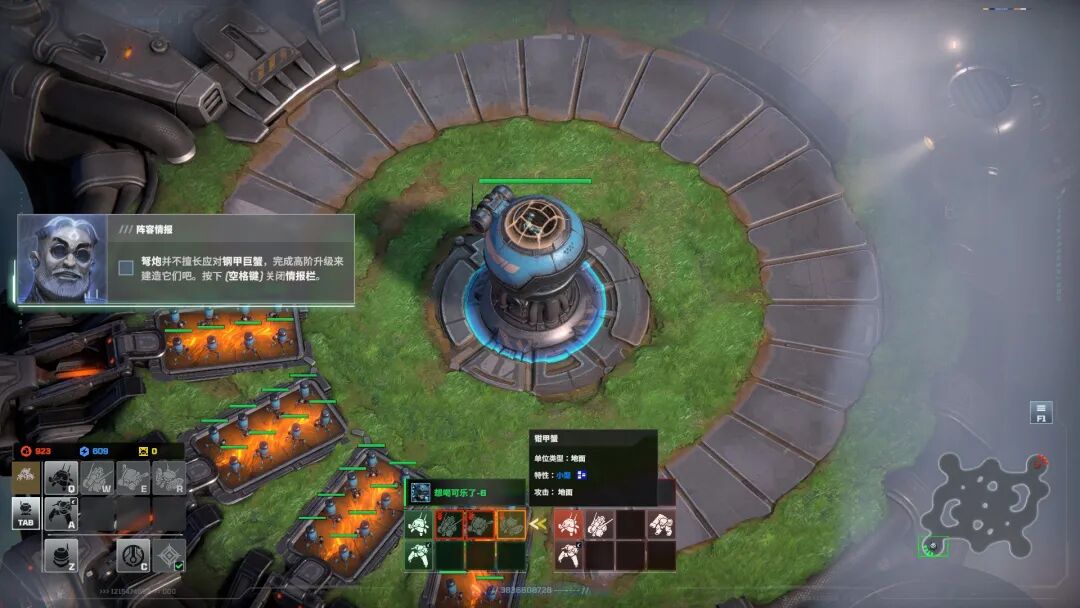Viewport: 1080px width, 608px height.
Task: Activate the circular C command
Action: point(133,555)
